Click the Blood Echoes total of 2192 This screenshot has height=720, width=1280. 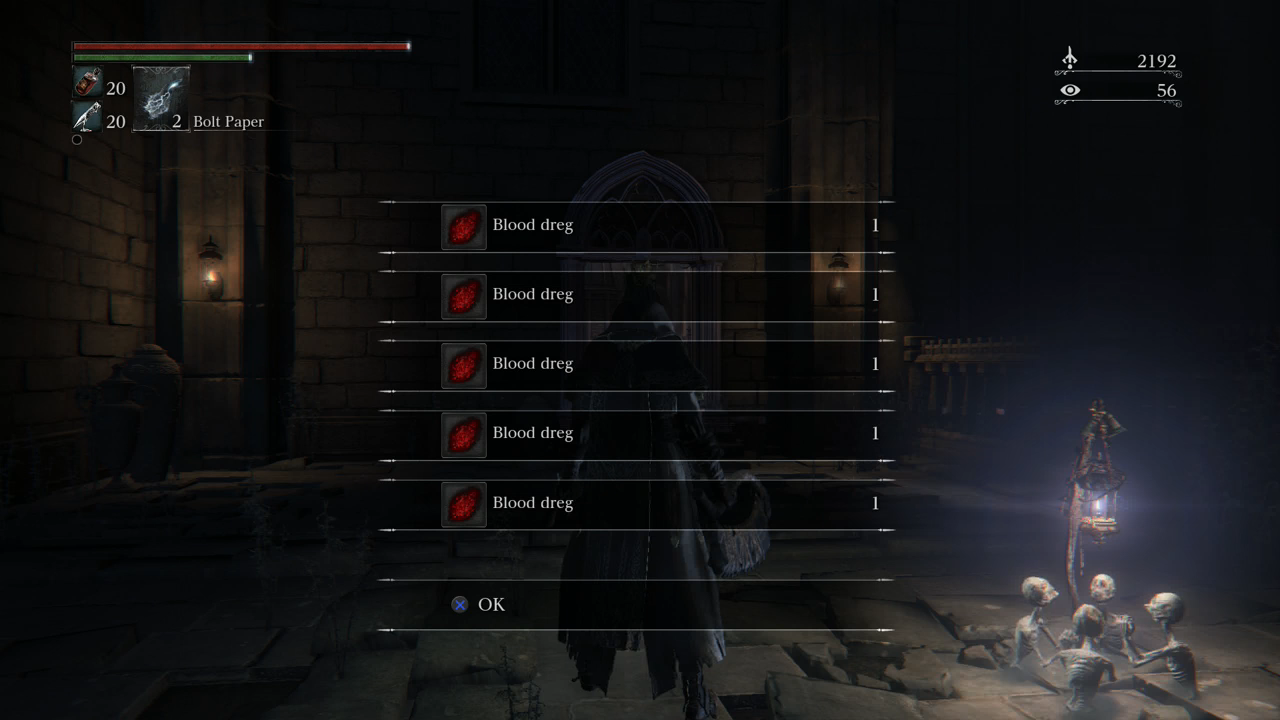click(1155, 60)
